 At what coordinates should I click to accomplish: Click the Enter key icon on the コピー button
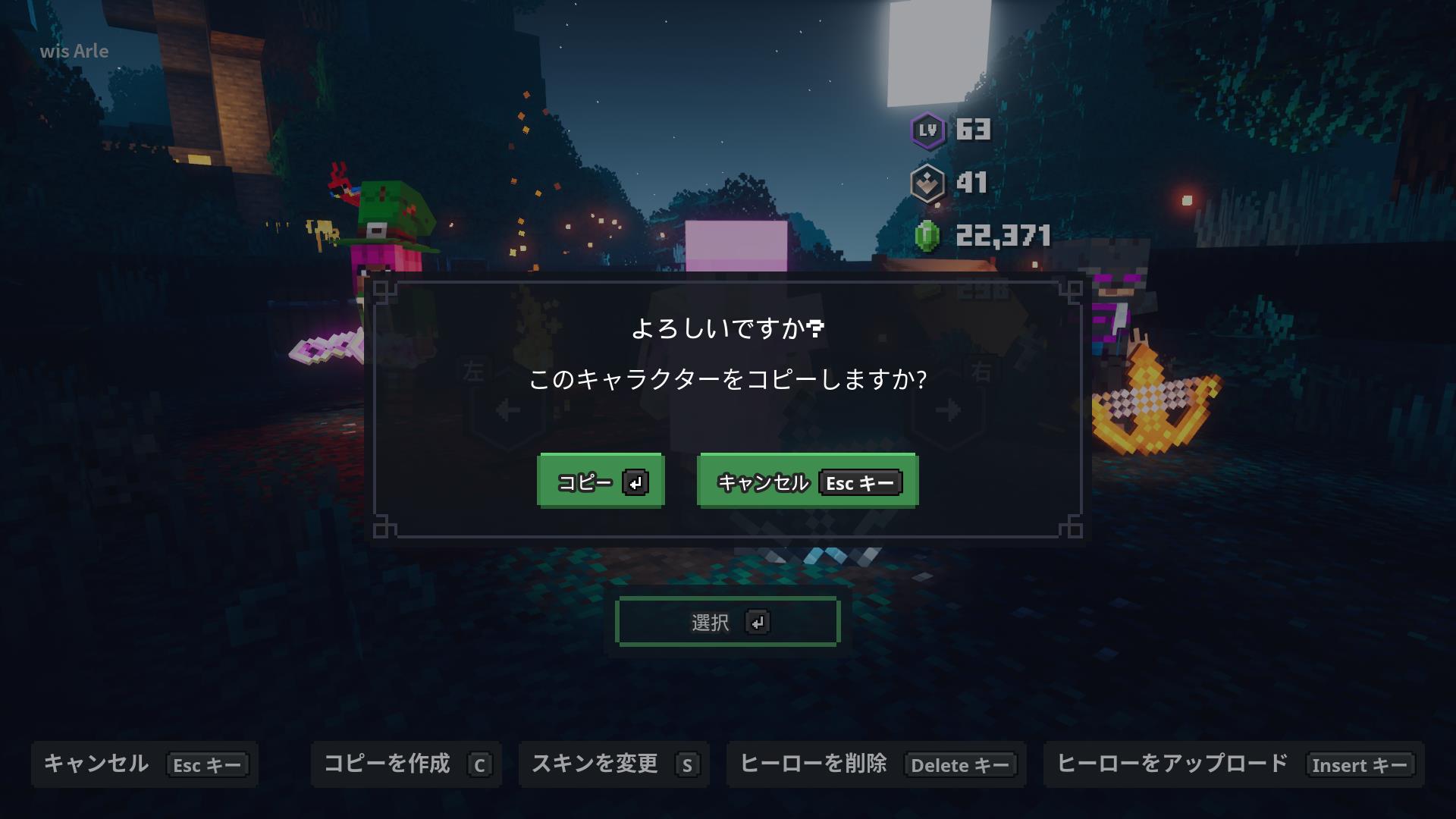(x=635, y=481)
